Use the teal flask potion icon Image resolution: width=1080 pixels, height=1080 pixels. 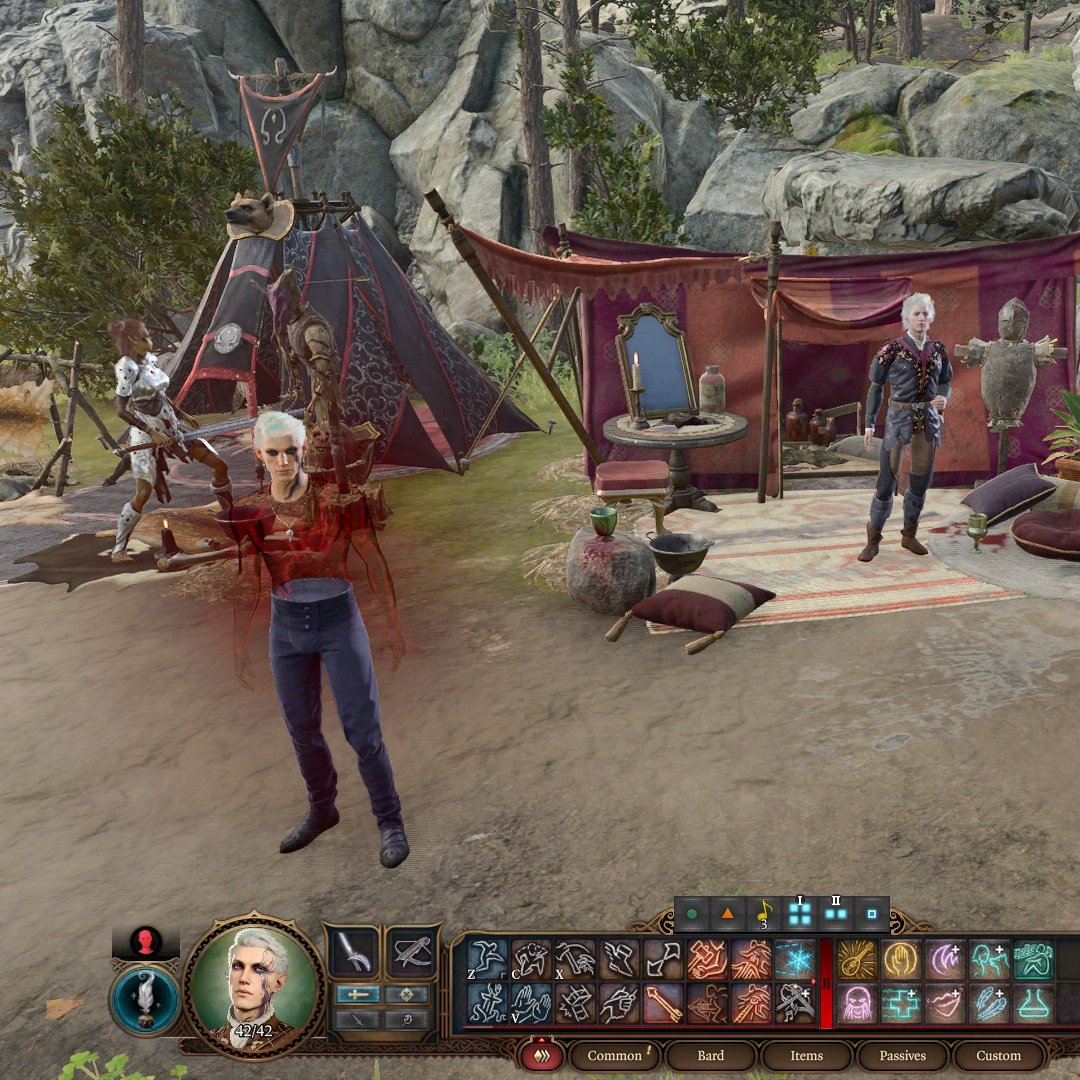click(1033, 1003)
